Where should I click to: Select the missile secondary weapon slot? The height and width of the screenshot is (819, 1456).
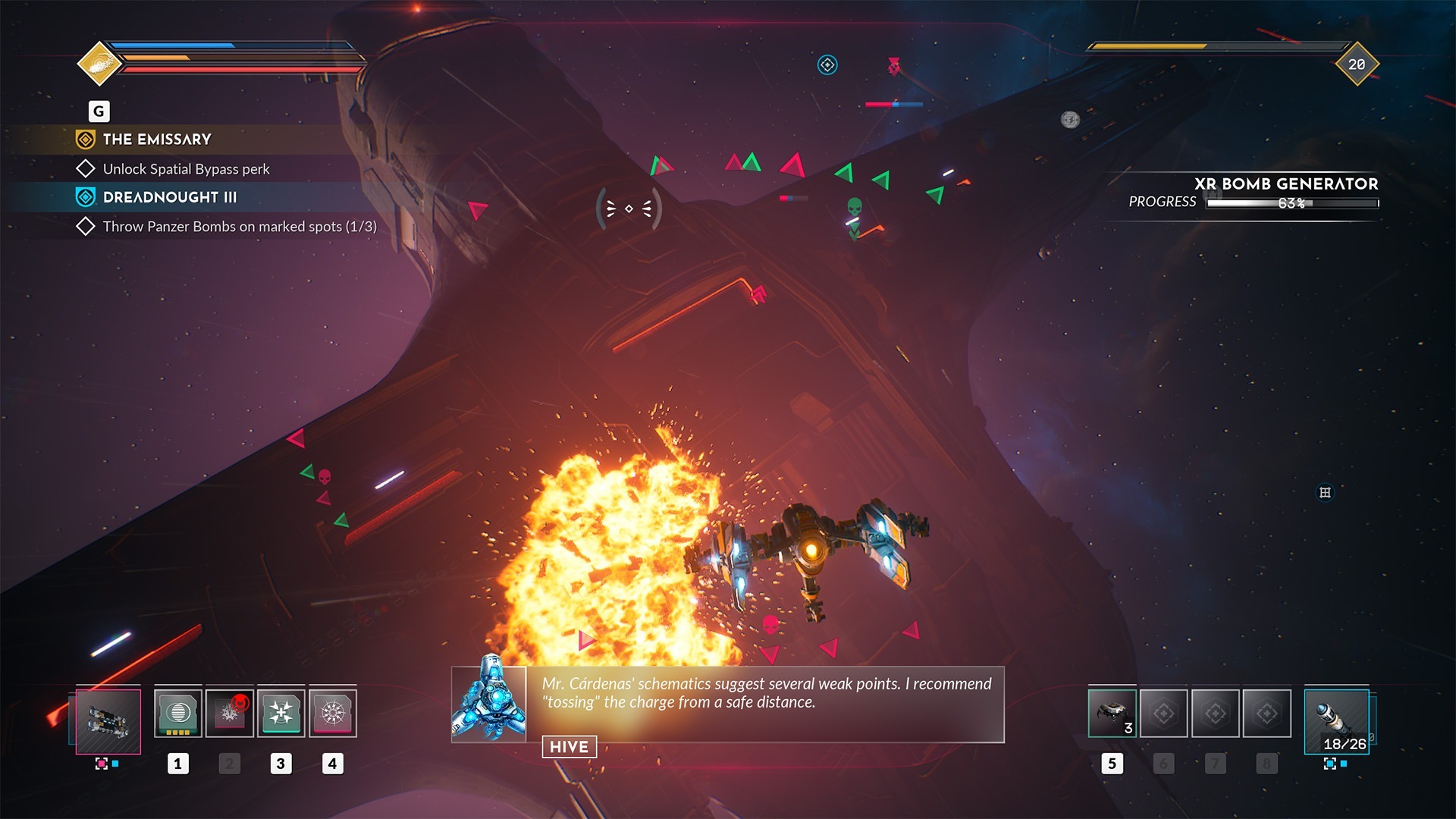[1336, 721]
